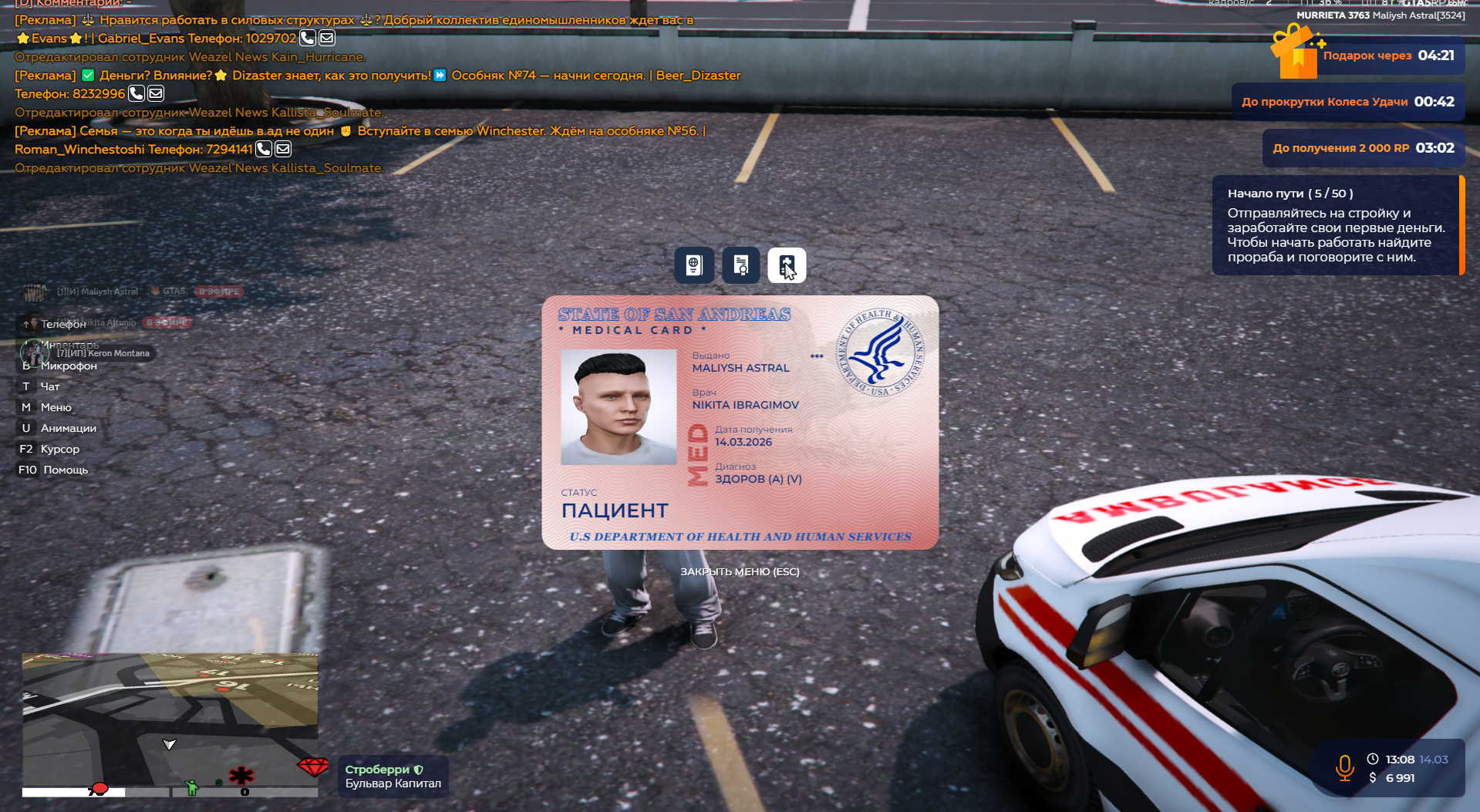Call Gabriel_Evans using the phone icon
Screen dimensions: 1480x812
[x=307, y=38]
